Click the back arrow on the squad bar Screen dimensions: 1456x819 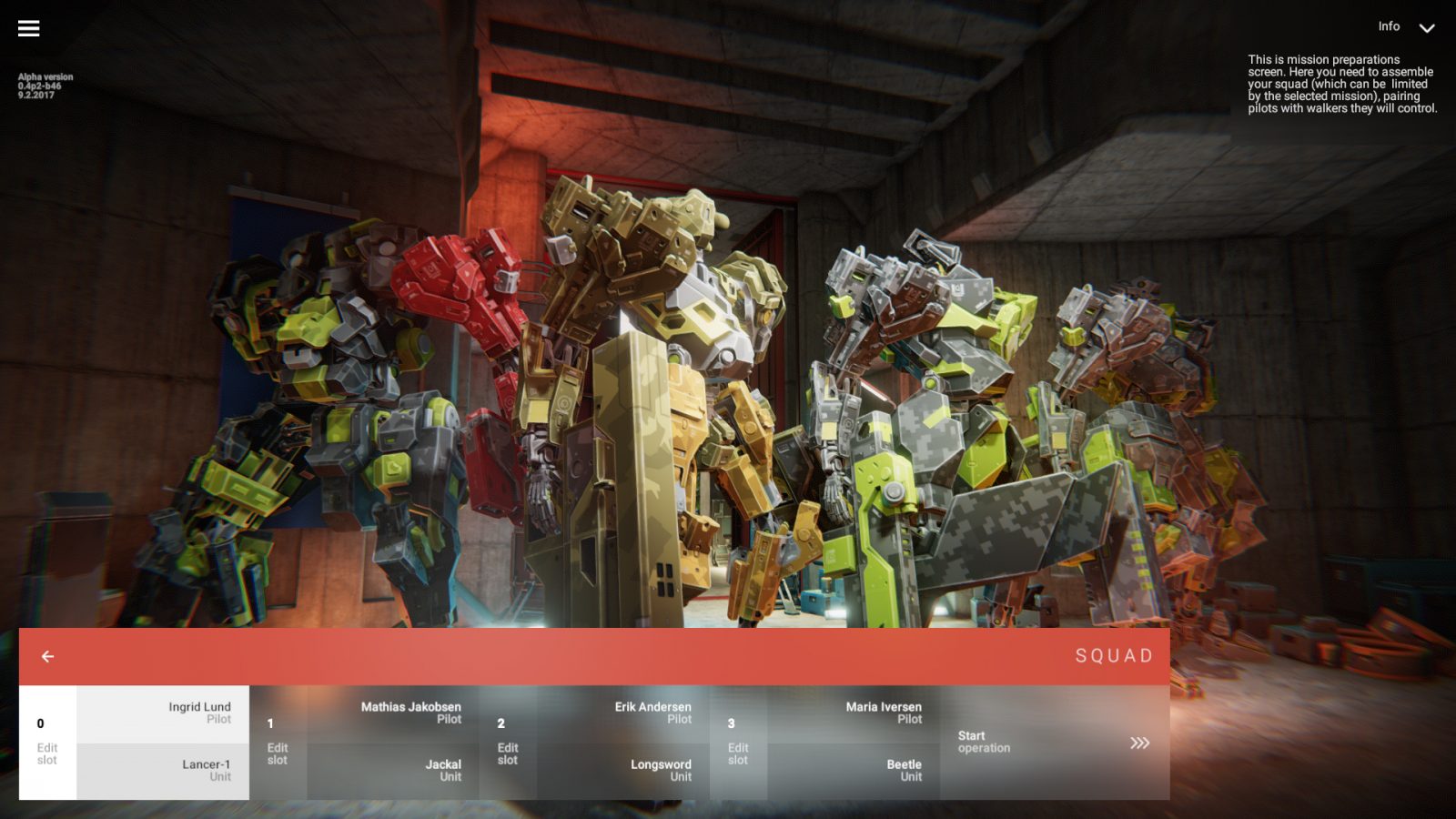pos(47,655)
